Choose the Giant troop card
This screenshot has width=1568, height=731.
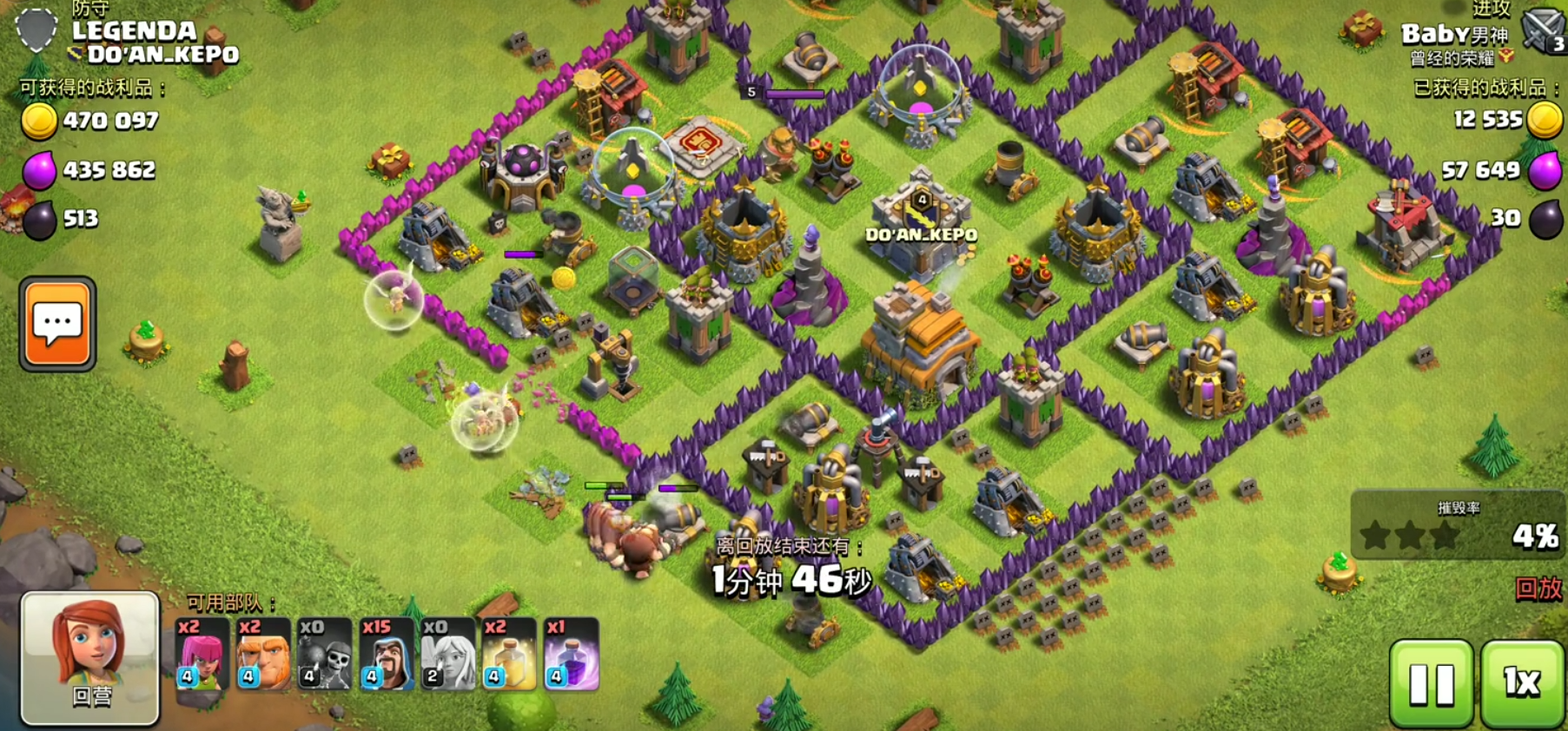click(263, 654)
